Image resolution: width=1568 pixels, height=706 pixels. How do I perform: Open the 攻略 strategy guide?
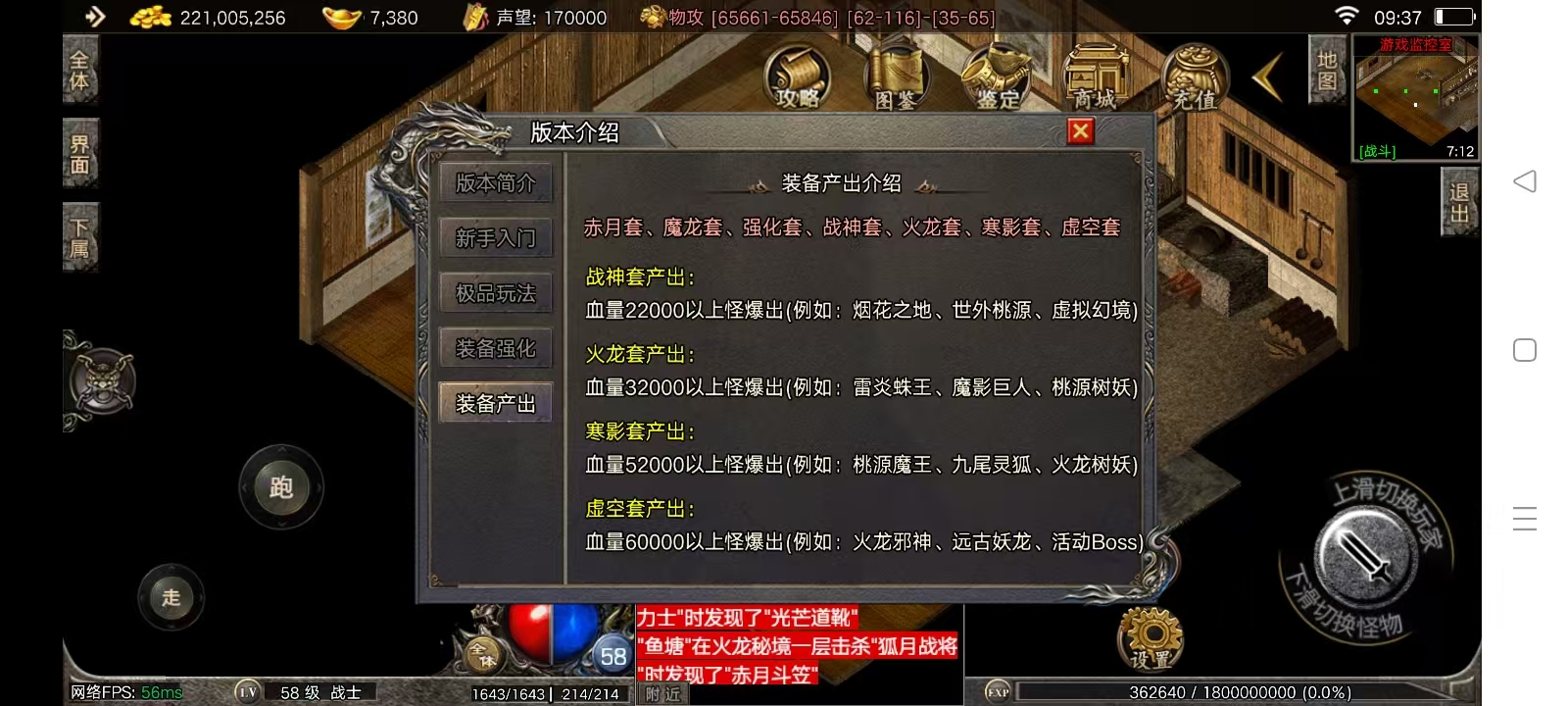pos(799,78)
